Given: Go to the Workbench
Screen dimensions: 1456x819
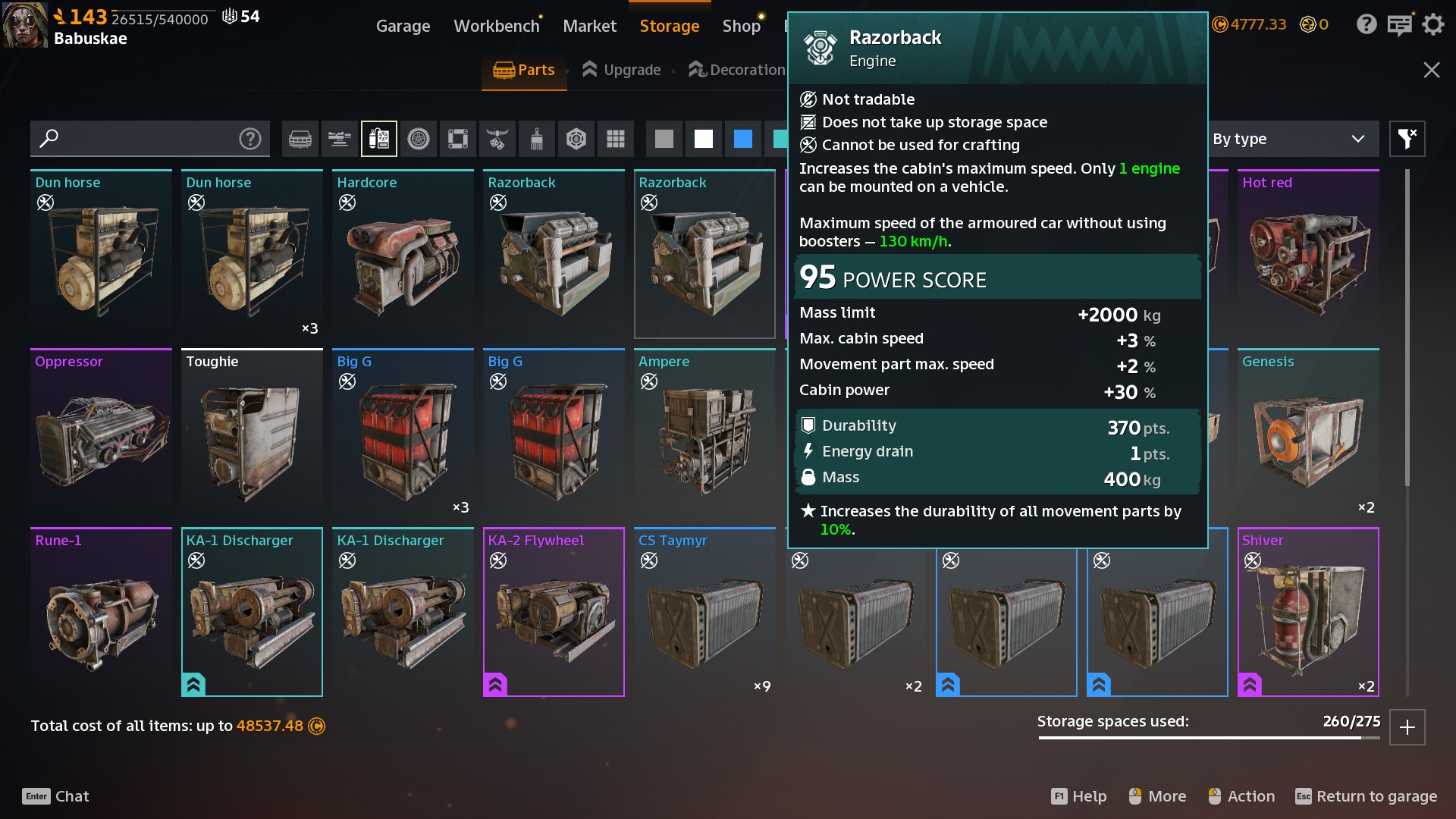Looking at the screenshot, I should pyautogui.click(x=496, y=26).
